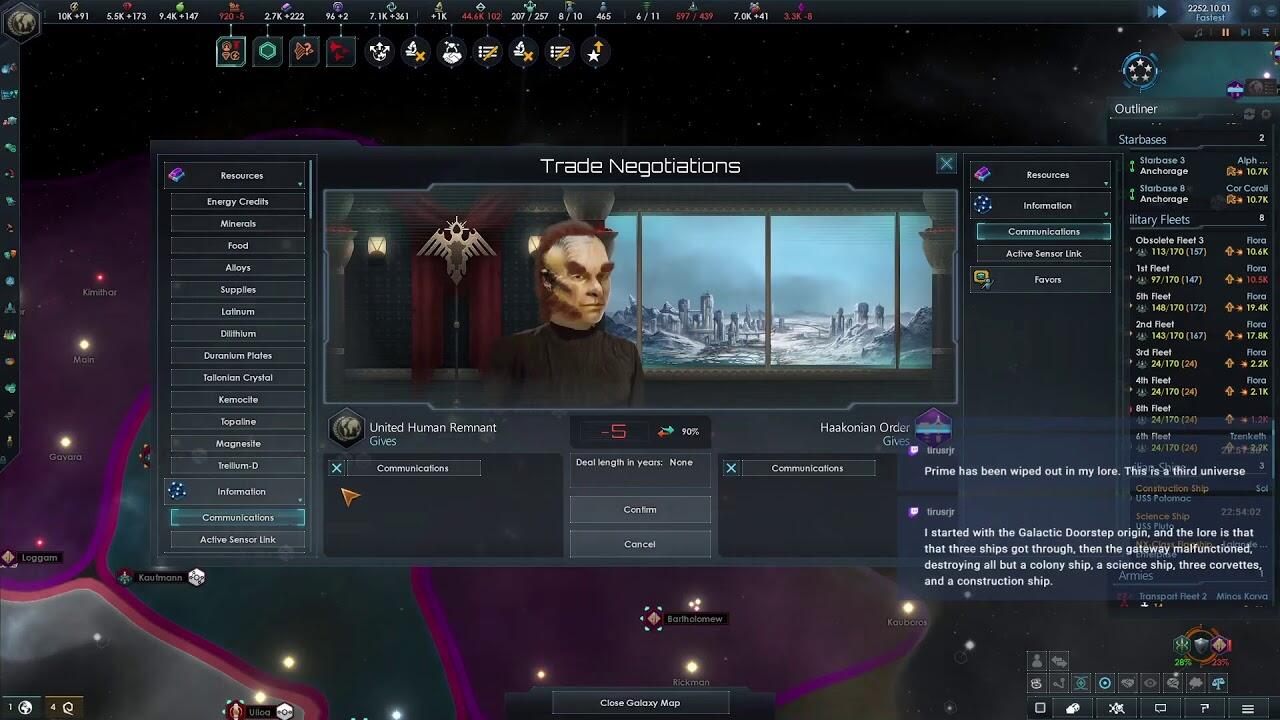Select Minerals in the resource list

tap(238, 223)
